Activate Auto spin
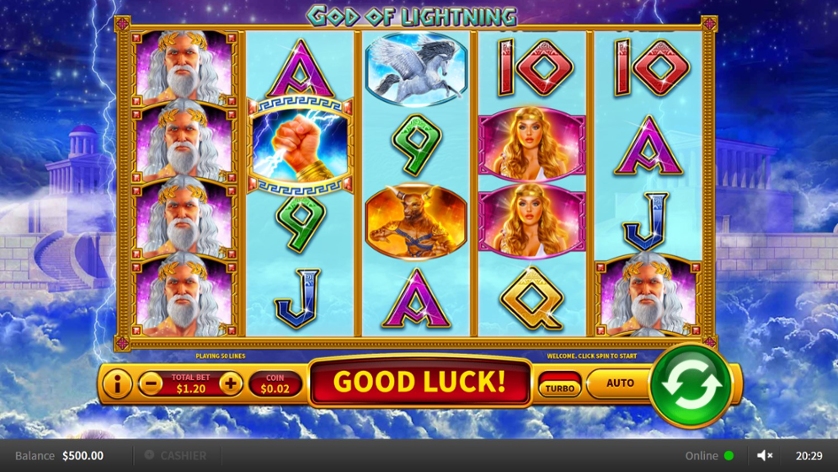This screenshot has width=838, height=472. click(620, 383)
